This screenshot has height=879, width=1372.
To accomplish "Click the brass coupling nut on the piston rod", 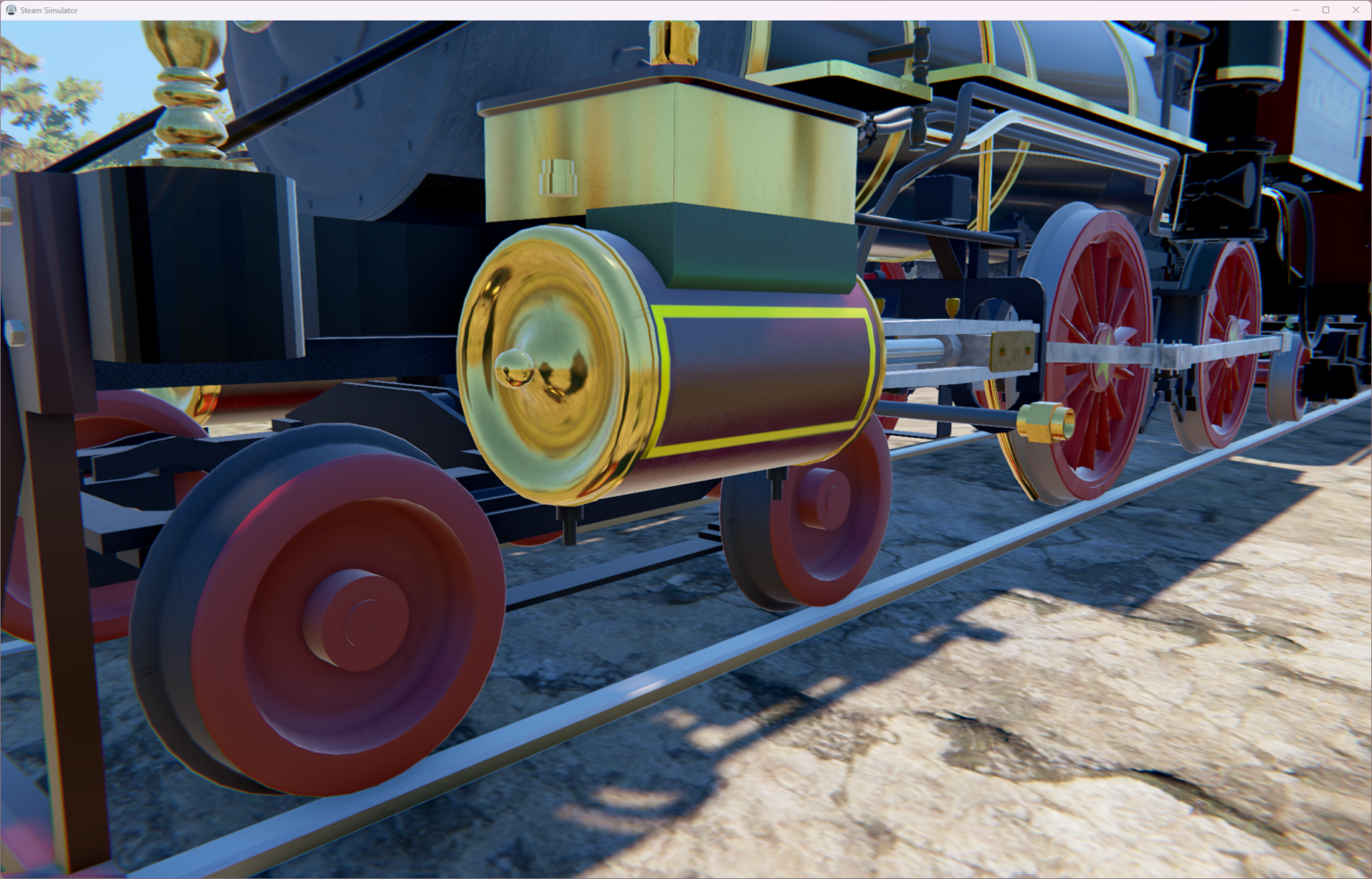I will [1043, 420].
